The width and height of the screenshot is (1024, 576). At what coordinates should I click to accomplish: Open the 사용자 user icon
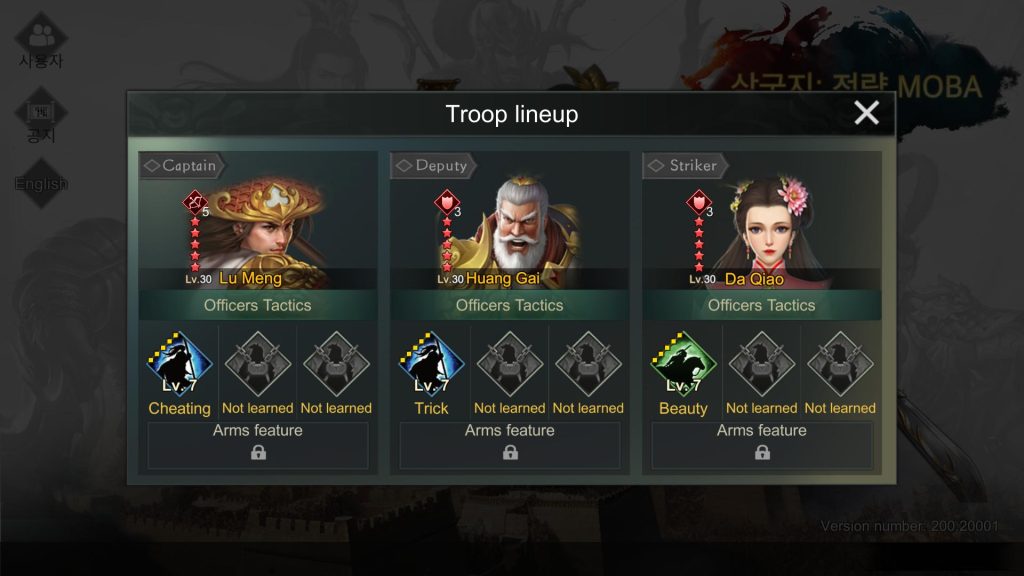(41, 40)
